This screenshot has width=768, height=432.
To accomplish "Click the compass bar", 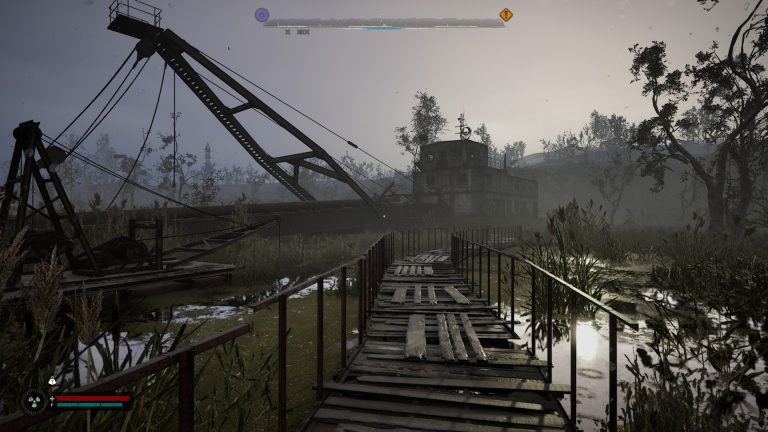I will (384, 22).
